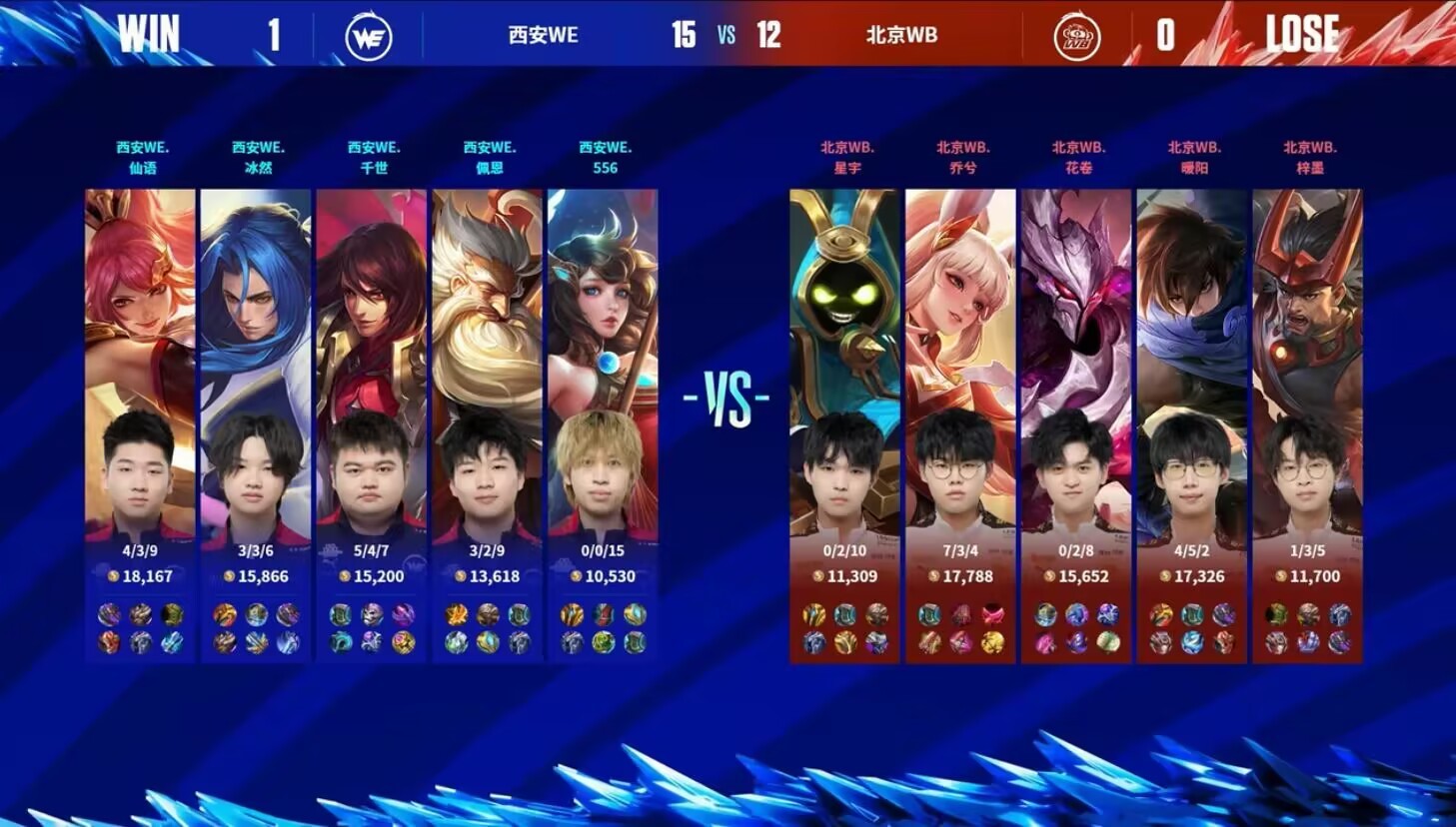Select the 西安WE team name header
Screen dimensions: 1456x827
(542, 34)
